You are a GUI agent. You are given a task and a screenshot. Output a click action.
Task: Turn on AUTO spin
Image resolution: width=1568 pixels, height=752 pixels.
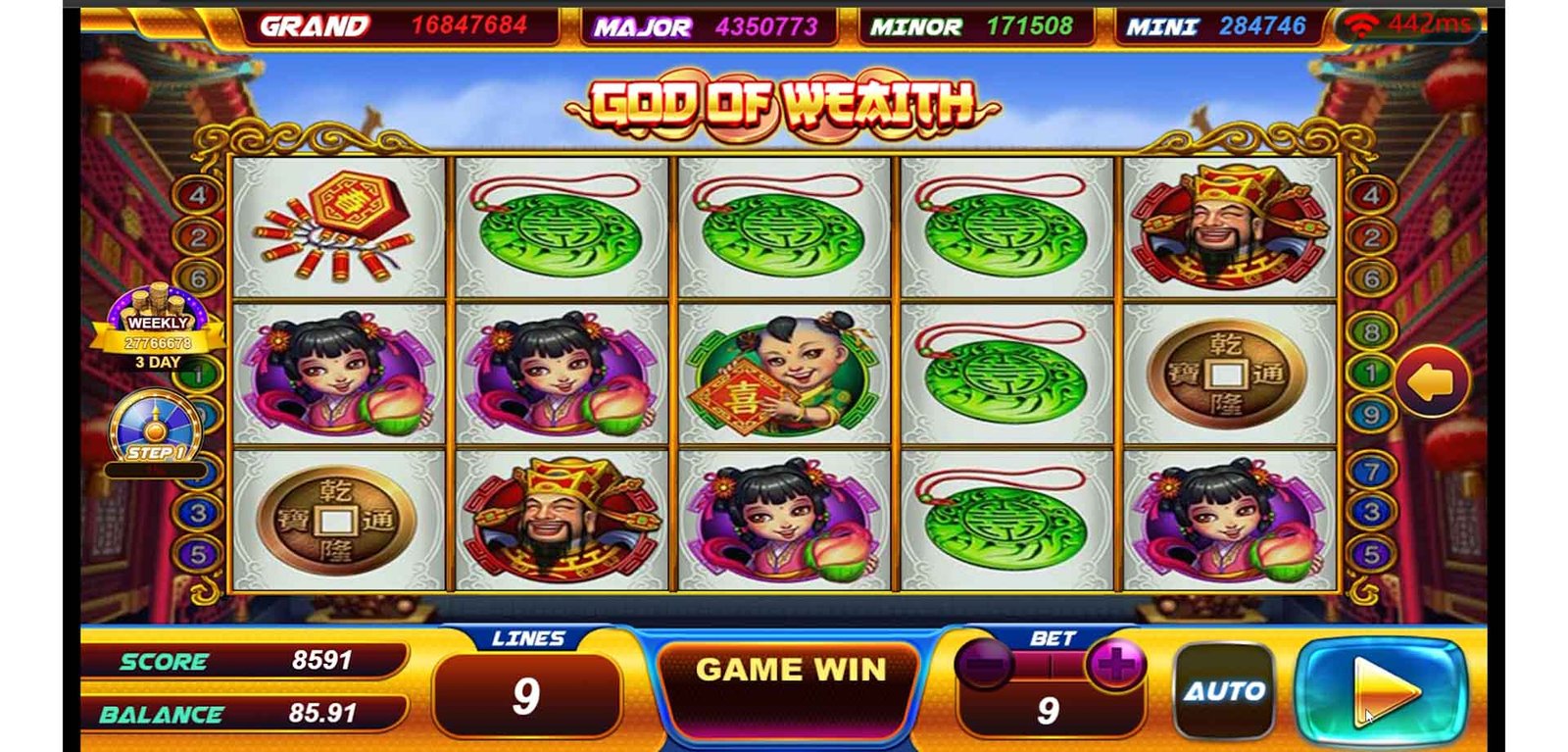click(x=1224, y=690)
